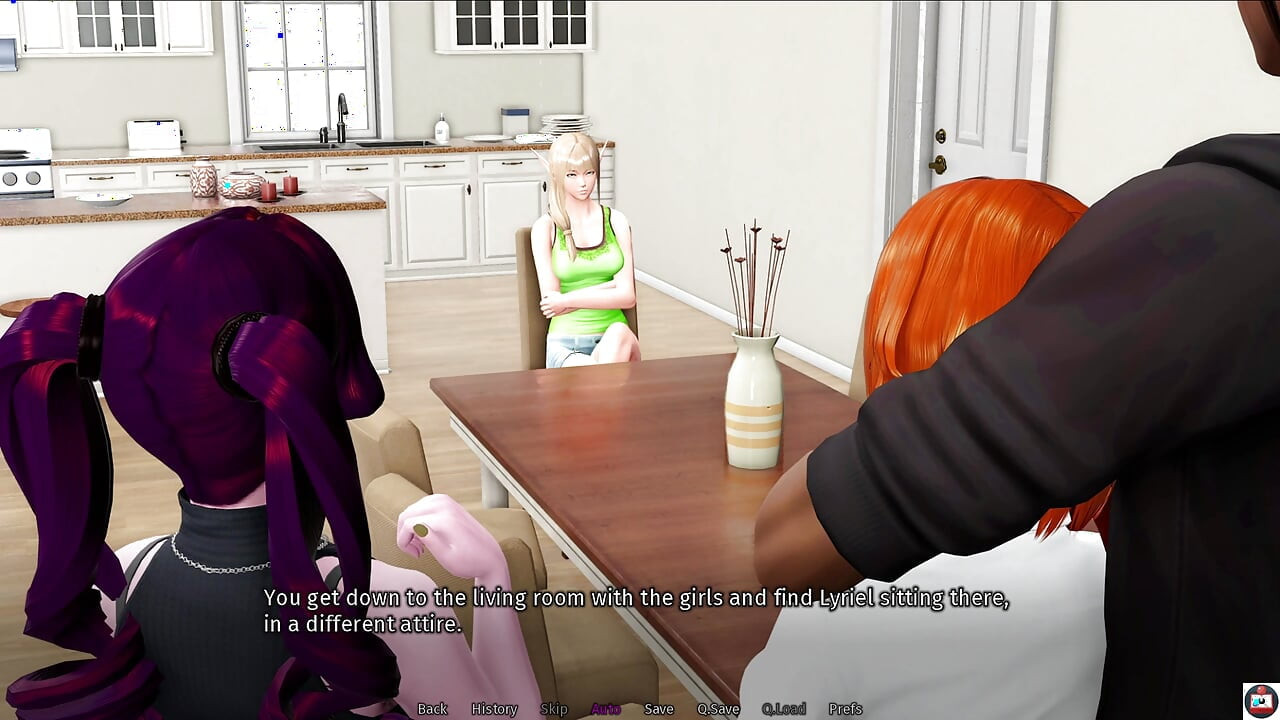Viewport: 1280px width, 720px height.
Task: Select Q.Save from the quick menu bar
Action: 718,708
